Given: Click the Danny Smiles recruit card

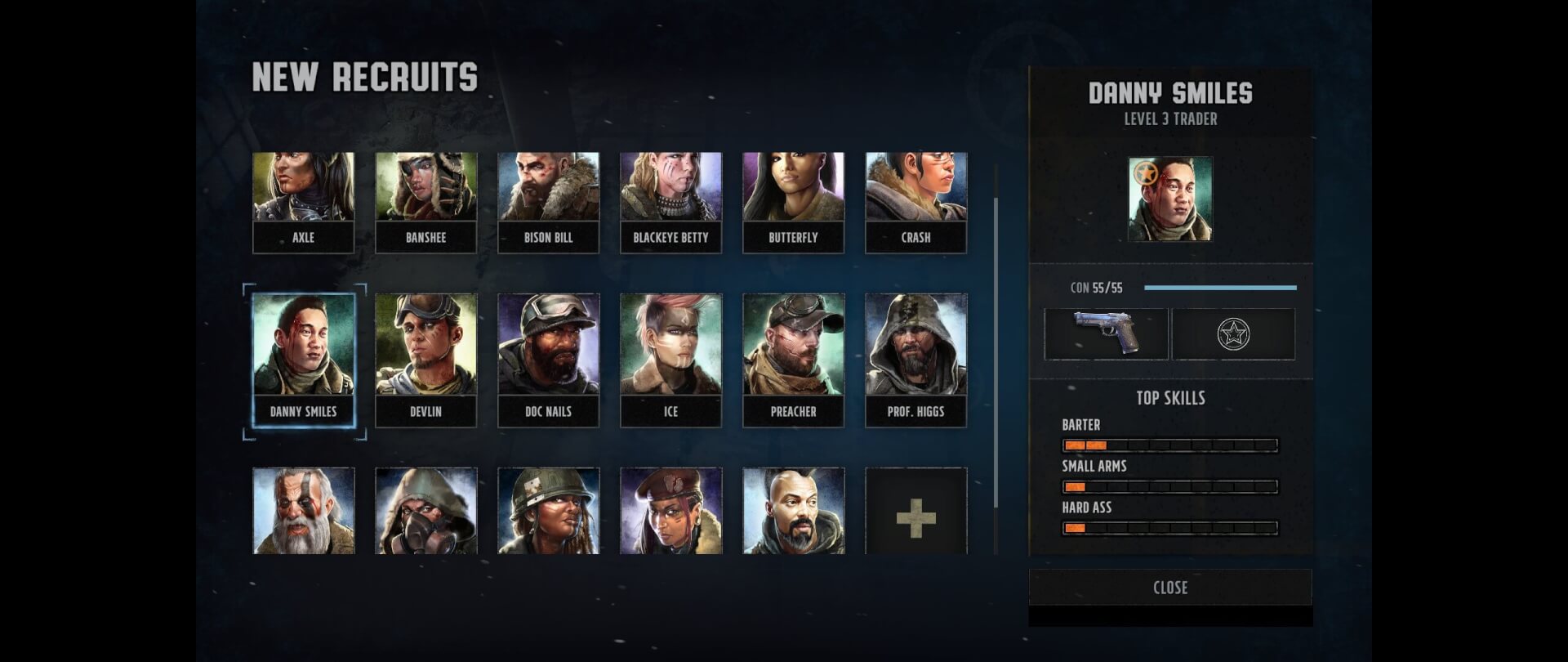Looking at the screenshot, I should (x=303, y=360).
